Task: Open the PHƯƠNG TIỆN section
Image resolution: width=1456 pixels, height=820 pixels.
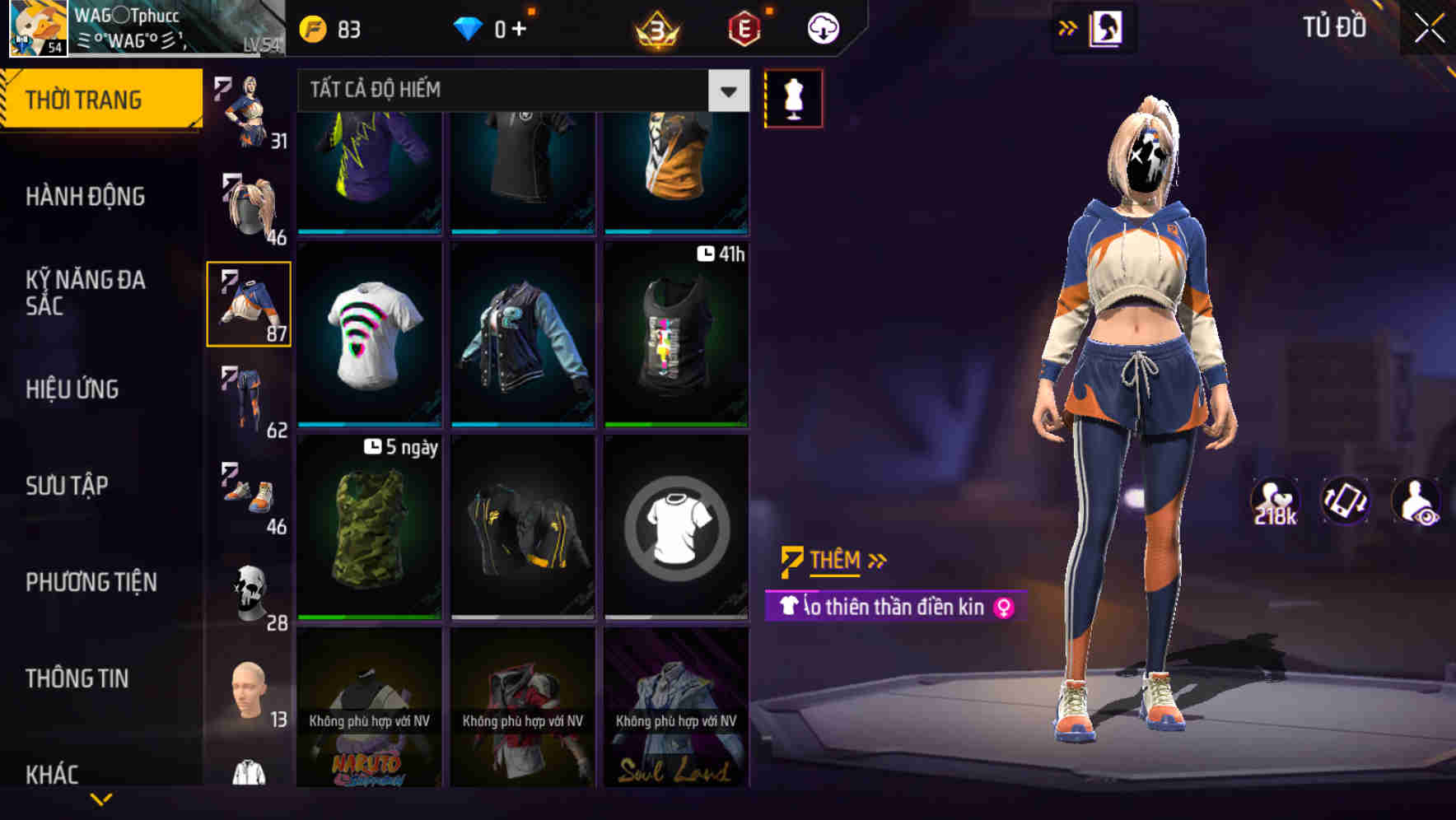Action: point(91,581)
